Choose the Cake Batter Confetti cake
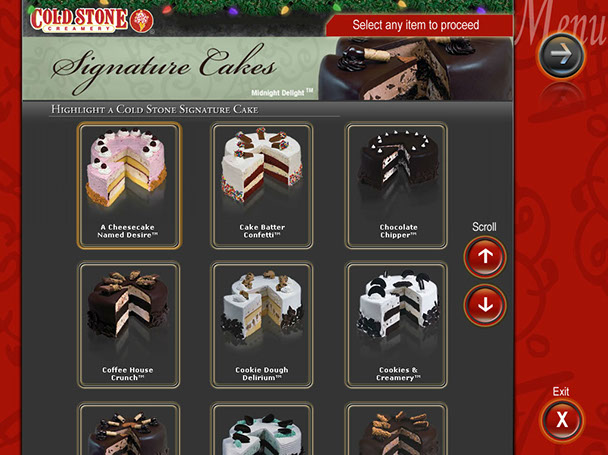 262,186
